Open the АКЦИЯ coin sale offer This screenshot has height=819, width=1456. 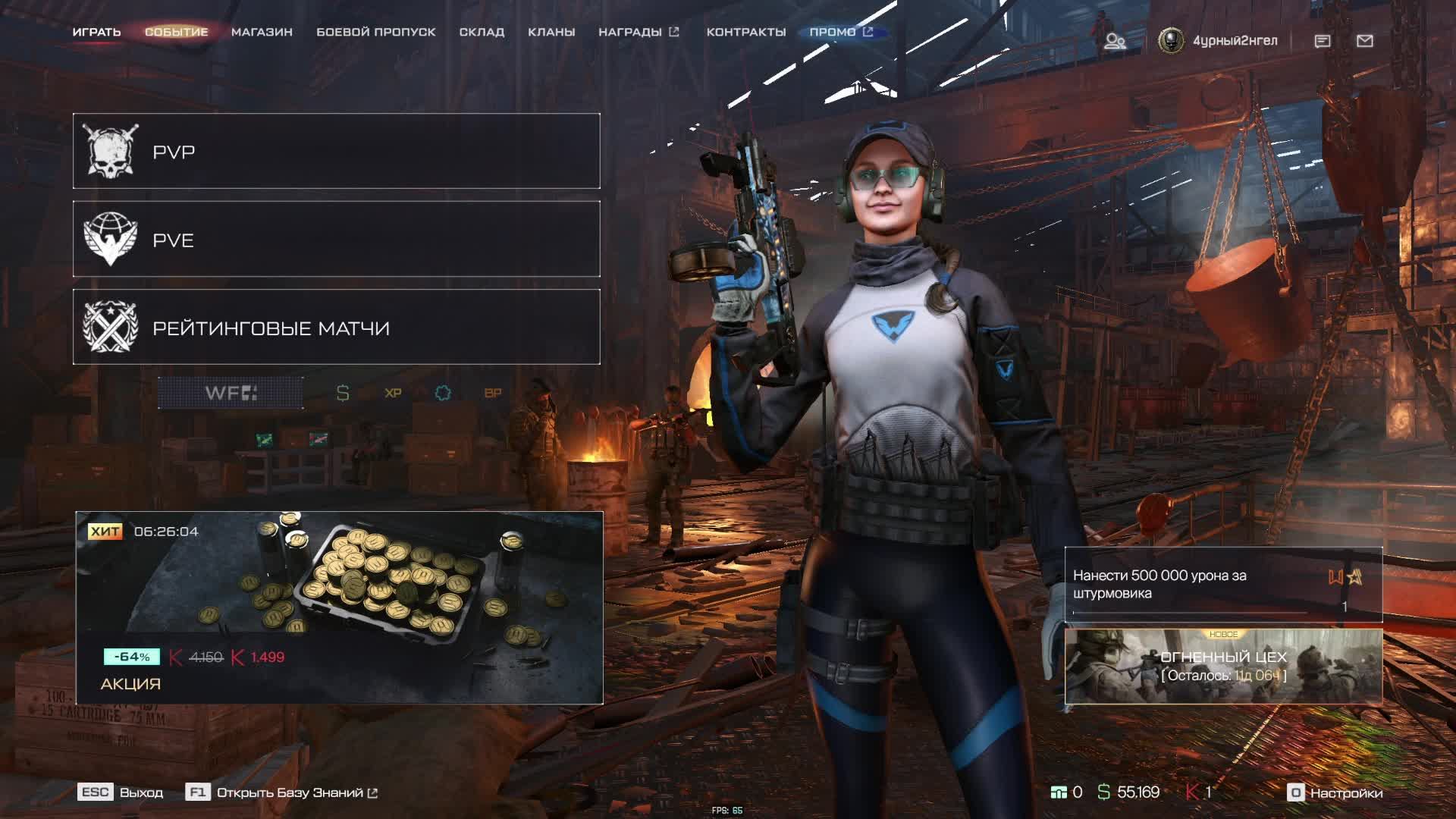pos(339,607)
